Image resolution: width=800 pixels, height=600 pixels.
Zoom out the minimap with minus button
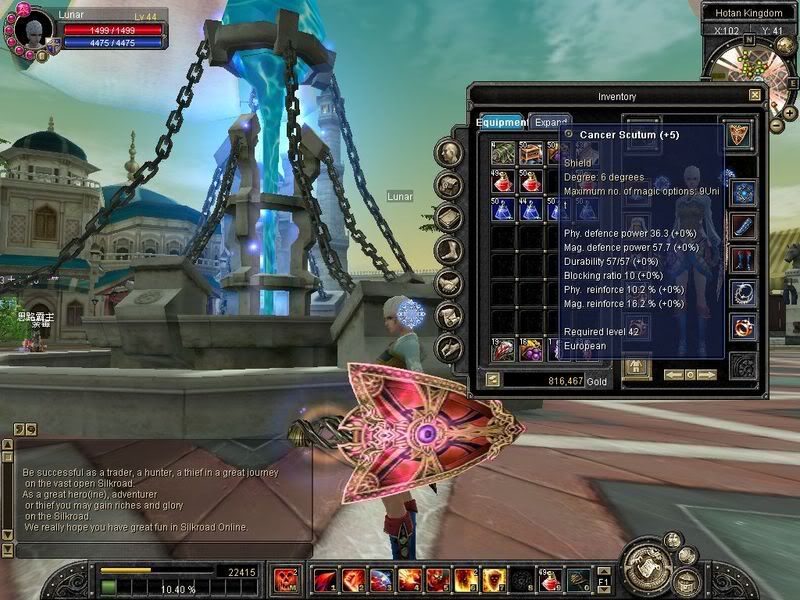click(x=777, y=126)
